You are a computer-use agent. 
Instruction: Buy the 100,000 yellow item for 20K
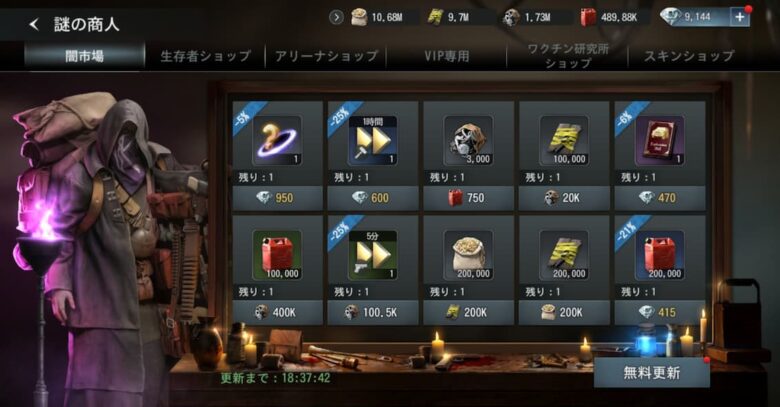[564, 198]
